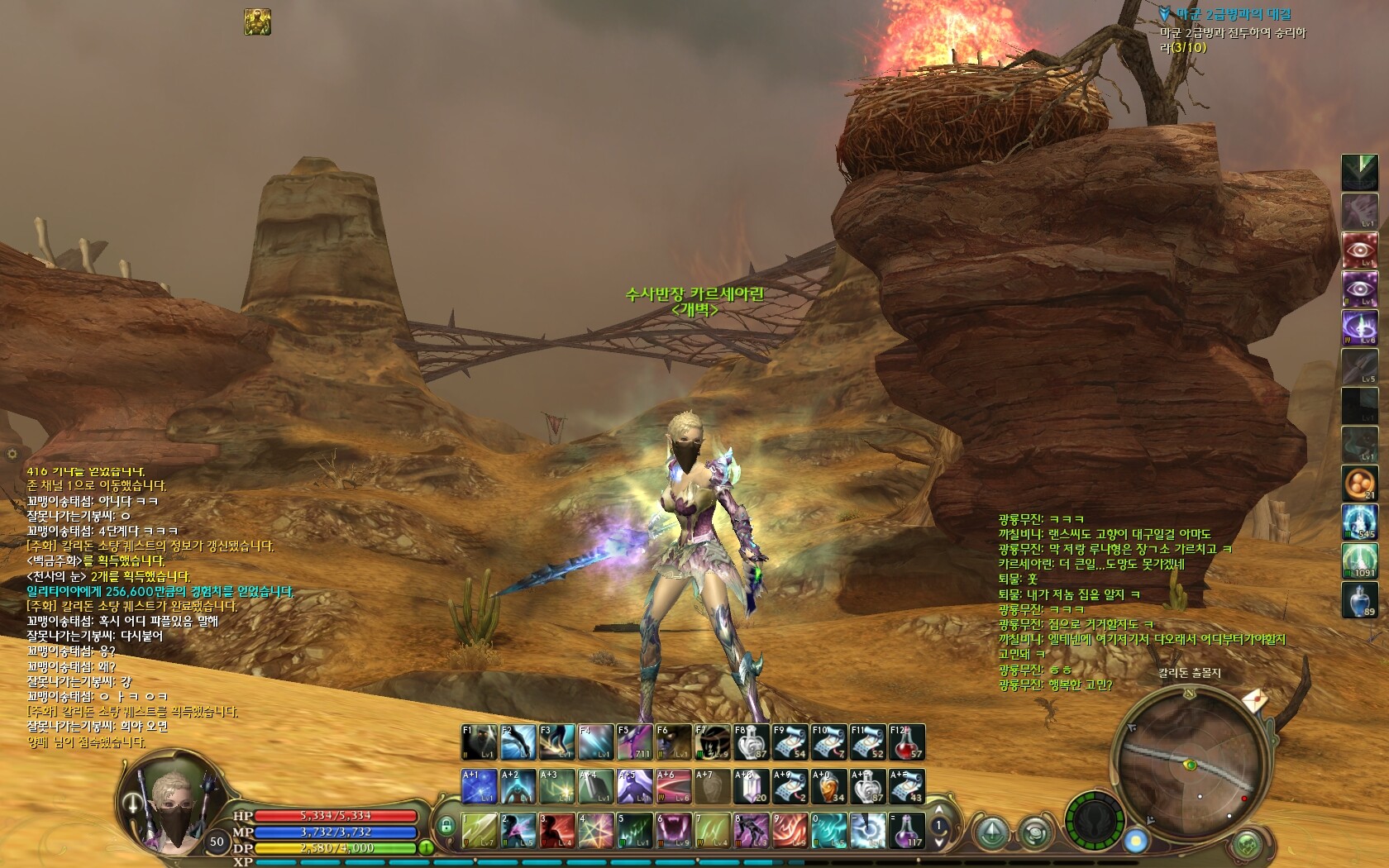This screenshot has width=1389, height=868.
Task: Activate the glowing-eyed figure skill at F1
Action: 480,742
